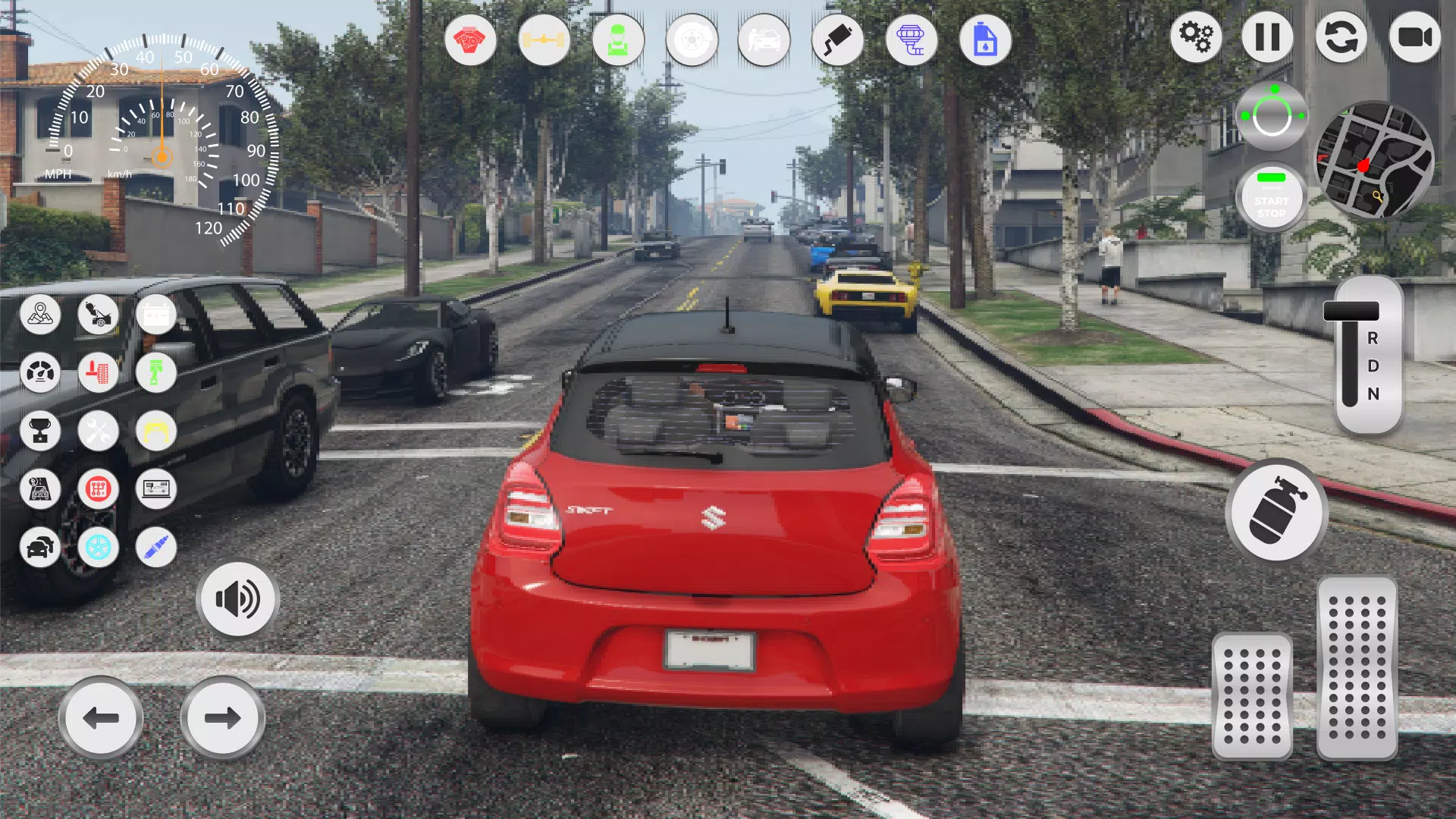This screenshot has height=819, width=1456.
Task: Open the engine tuning menu
Action: pyautogui.click(x=472, y=41)
